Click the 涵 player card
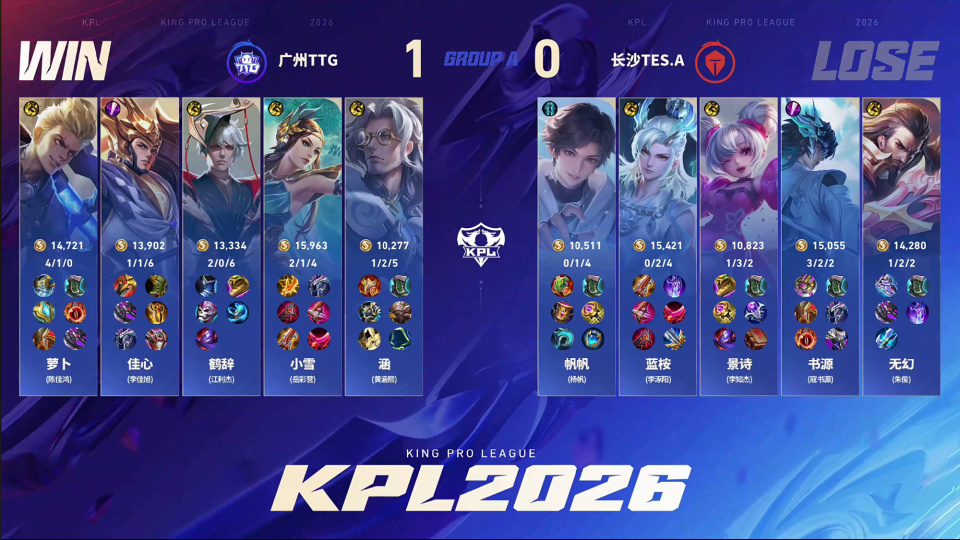Viewport: 960px width, 540px height. (x=382, y=245)
